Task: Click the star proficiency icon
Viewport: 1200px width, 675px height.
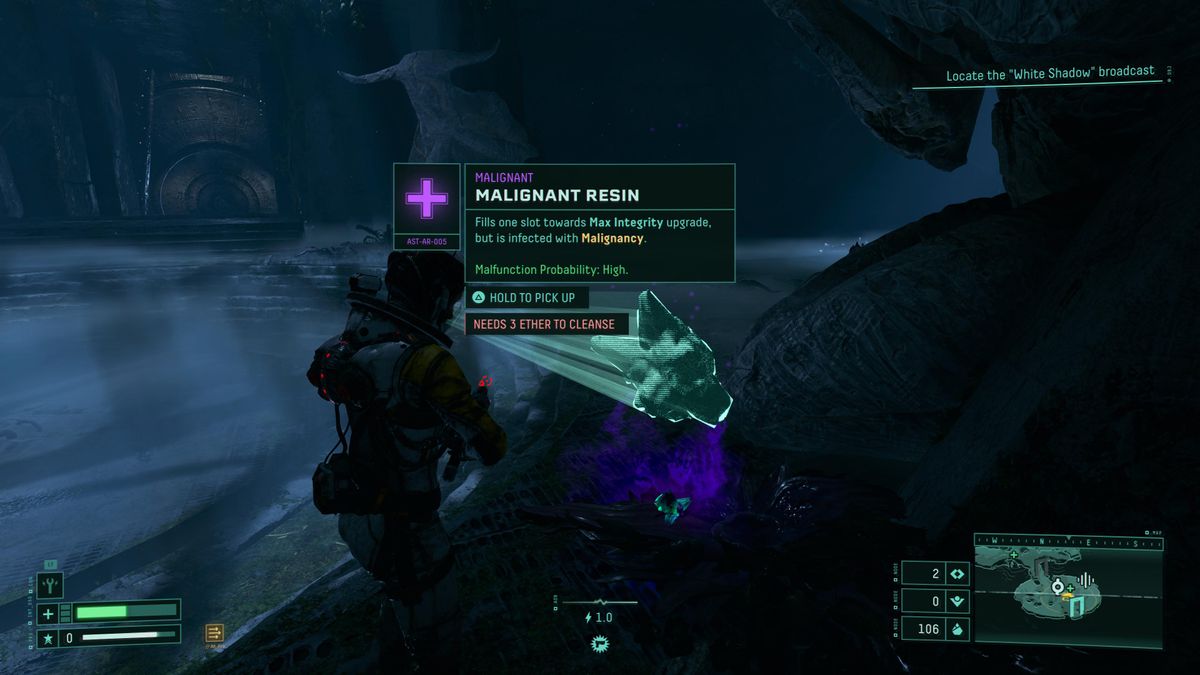Action: pyautogui.click(x=47, y=637)
